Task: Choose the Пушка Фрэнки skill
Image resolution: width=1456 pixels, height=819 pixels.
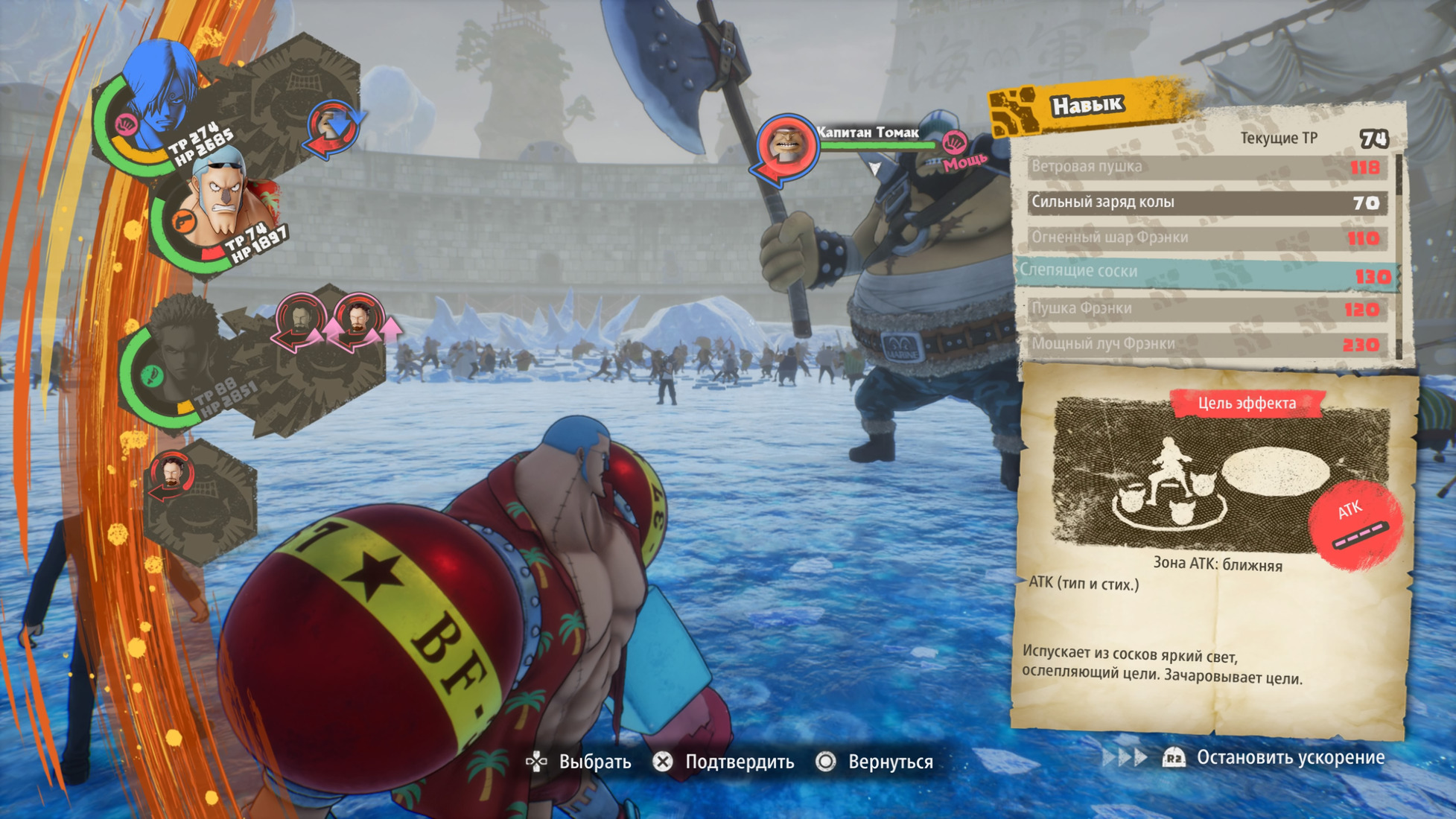Action: click(1205, 309)
